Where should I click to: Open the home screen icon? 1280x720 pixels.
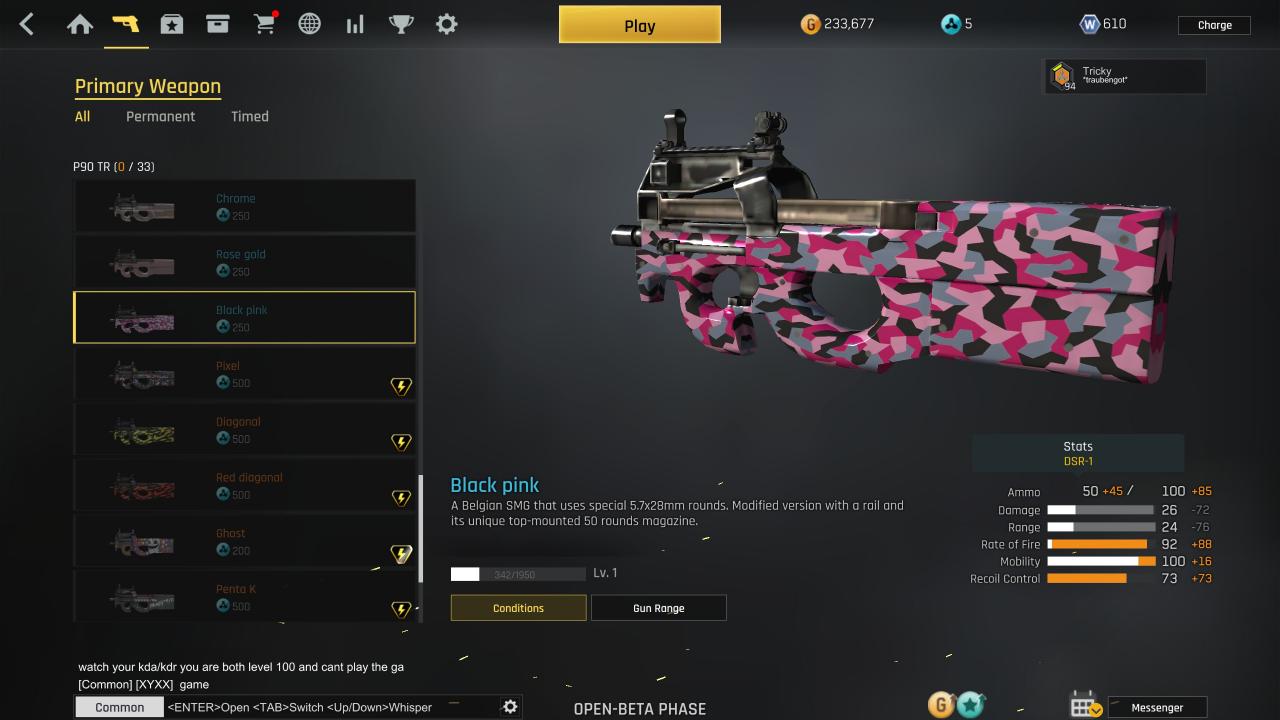[80, 24]
